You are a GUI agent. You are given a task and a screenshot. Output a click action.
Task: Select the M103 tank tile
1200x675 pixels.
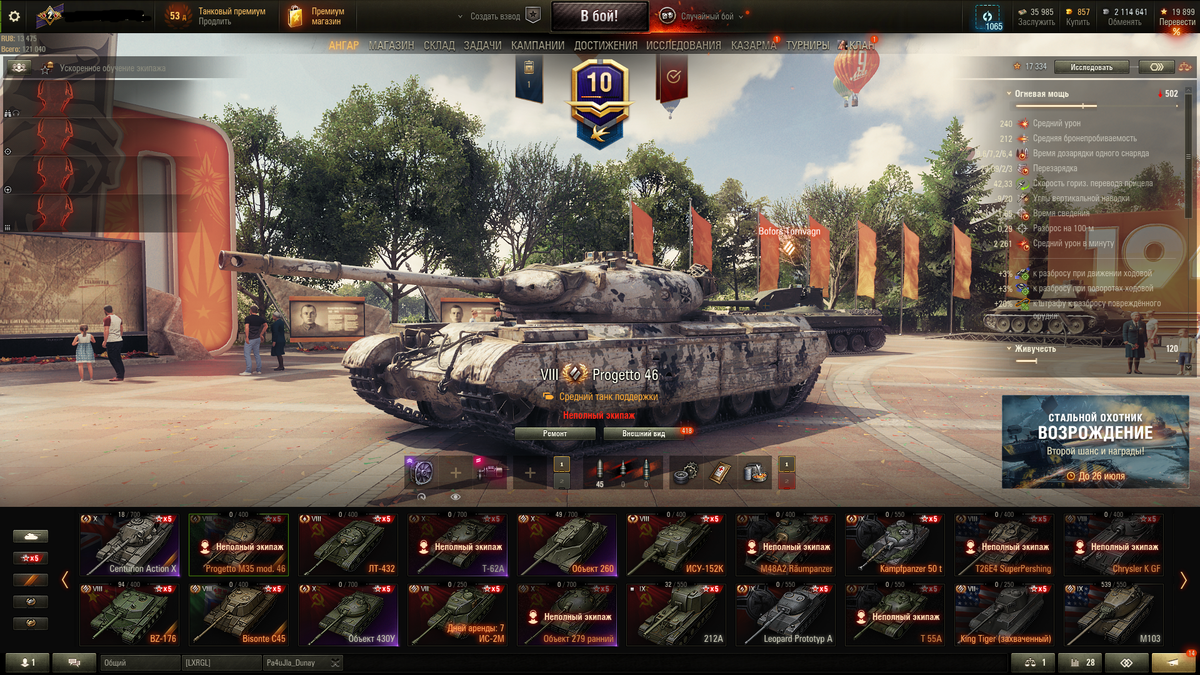pos(1113,615)
